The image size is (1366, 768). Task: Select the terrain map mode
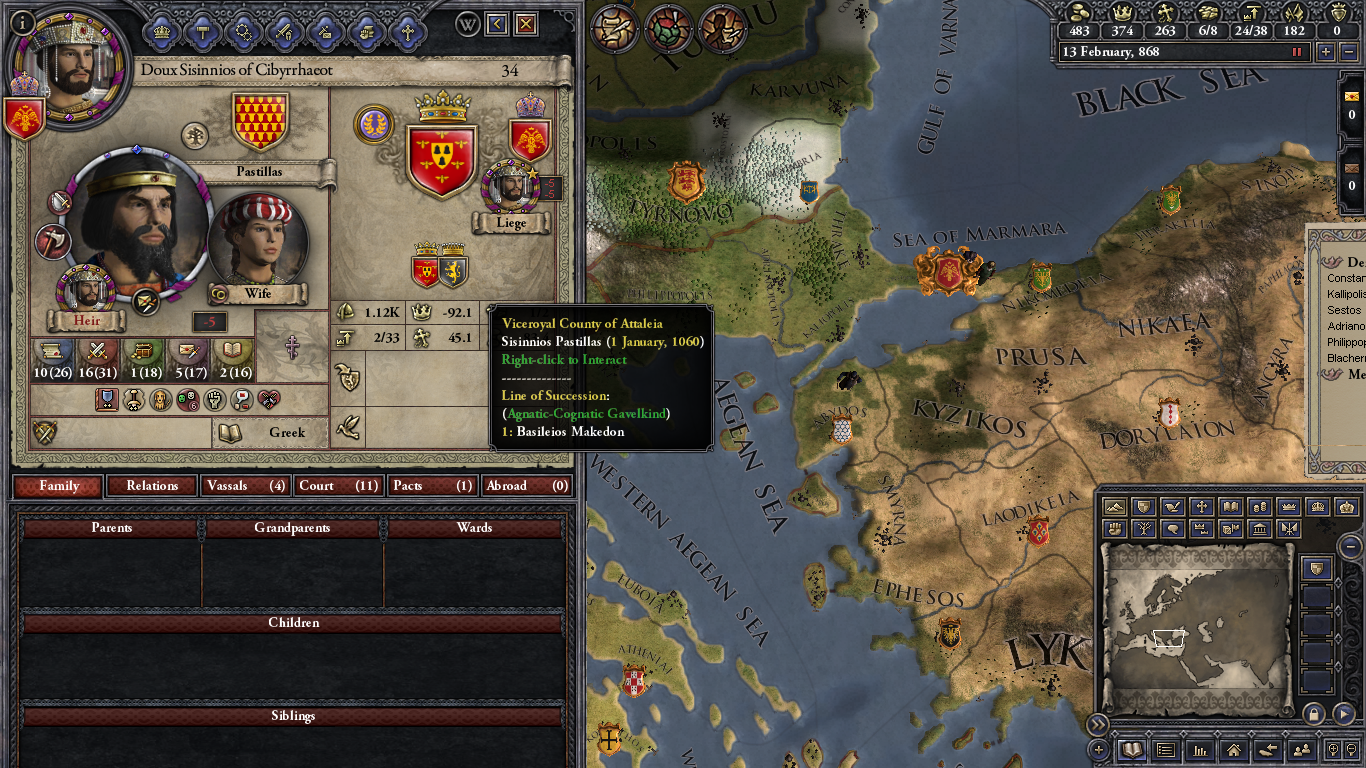pos(1116,506)
